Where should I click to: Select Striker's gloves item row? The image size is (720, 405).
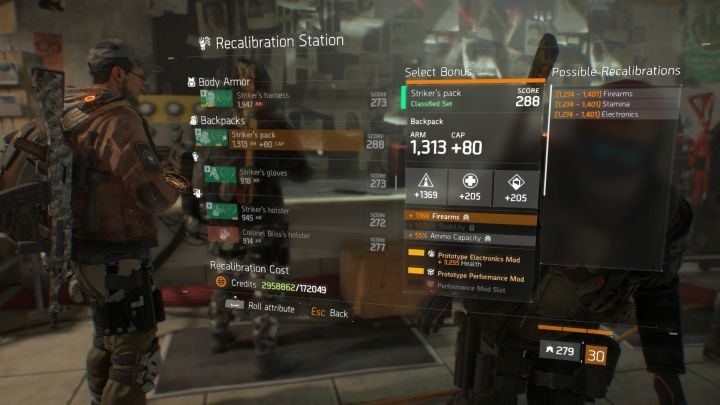[x=290, y=177]
